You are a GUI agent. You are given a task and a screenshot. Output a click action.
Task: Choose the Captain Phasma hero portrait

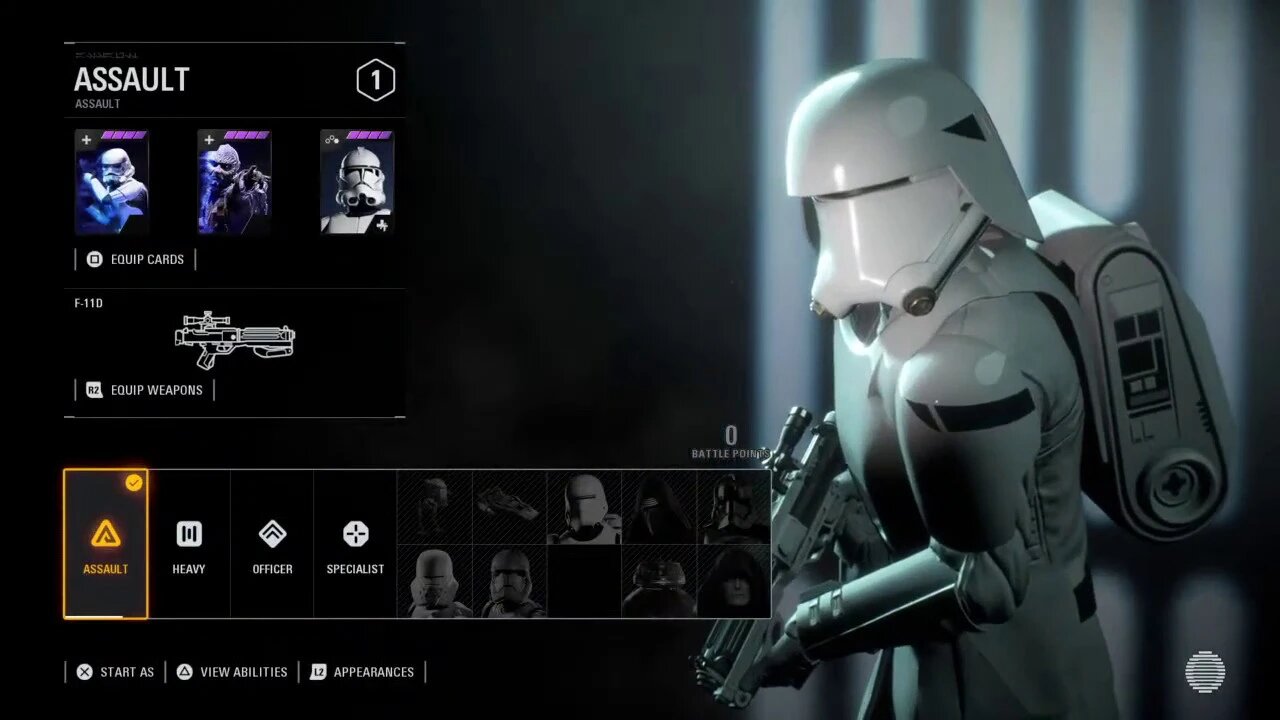click(734, 507)
